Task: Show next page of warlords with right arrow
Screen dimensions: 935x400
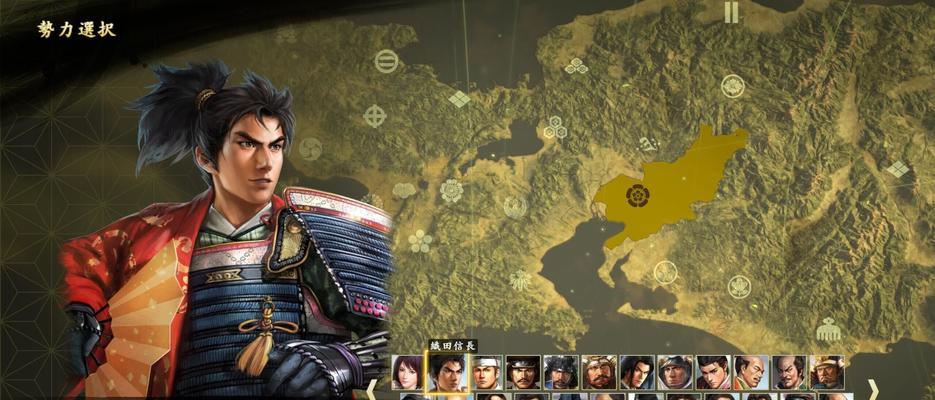Action: [x=872, y=386]
